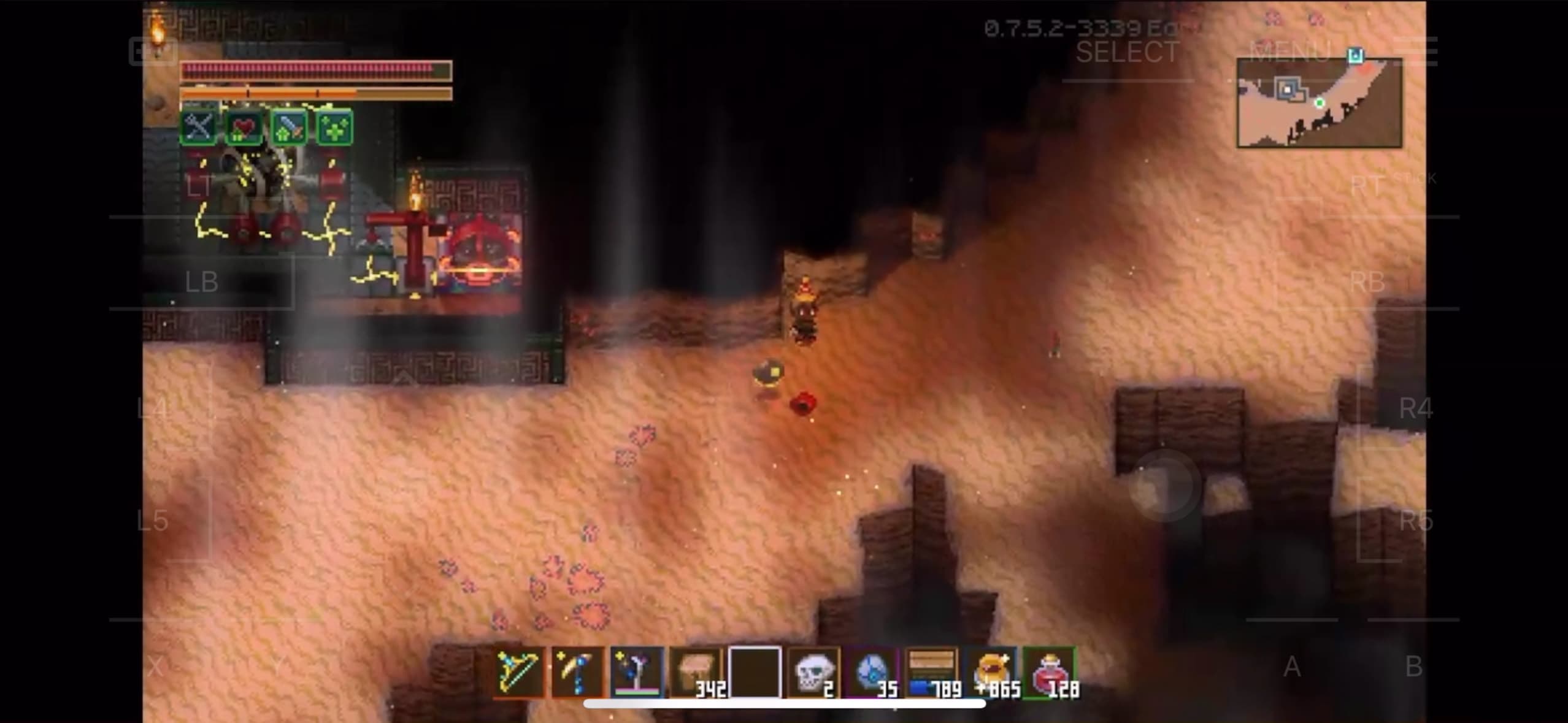Pick the sand block stack of 342
Screen dimensions: 1568x723
pos(696,672)
